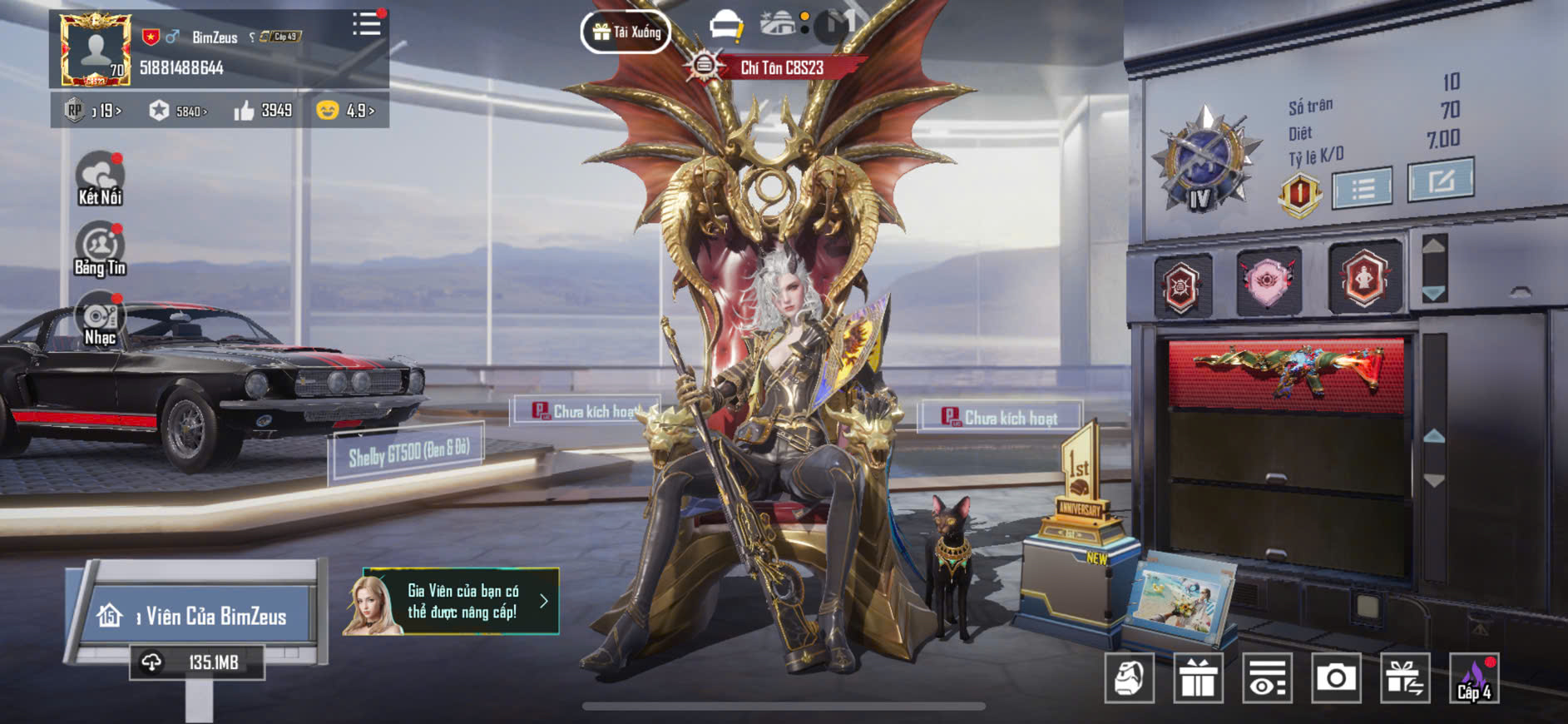Image resolution: width=1568 pixels, height=724 pixels.
Task: Open the list menu beside BimZeus's name
Action: [365, 24]
